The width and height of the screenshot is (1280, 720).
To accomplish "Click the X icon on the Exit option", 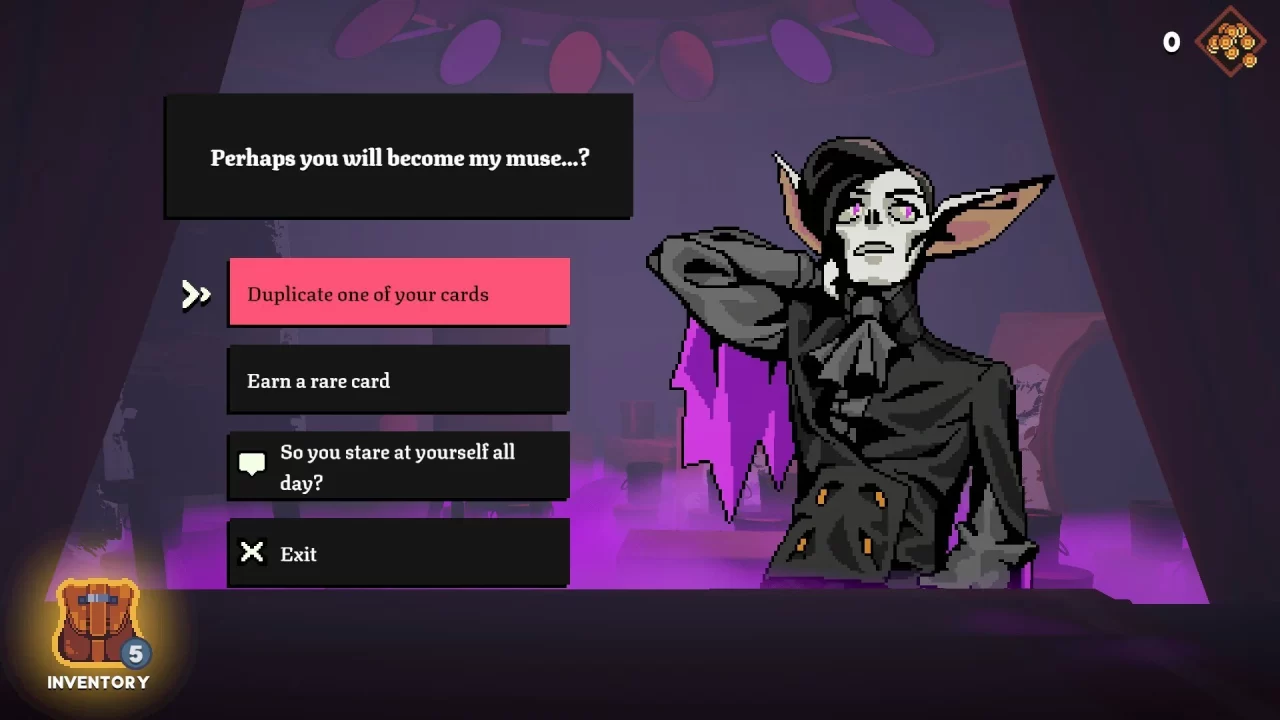I will (252, 552).
